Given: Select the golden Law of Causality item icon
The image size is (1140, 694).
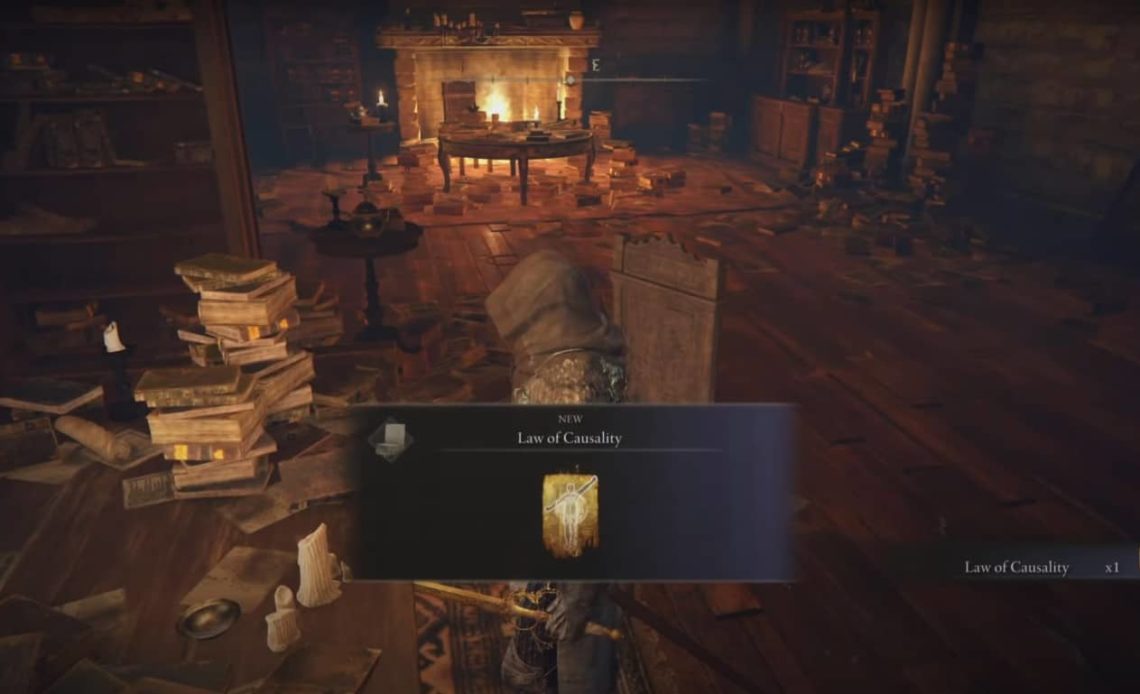Looking at the screenshot, I should coord(569,514).
